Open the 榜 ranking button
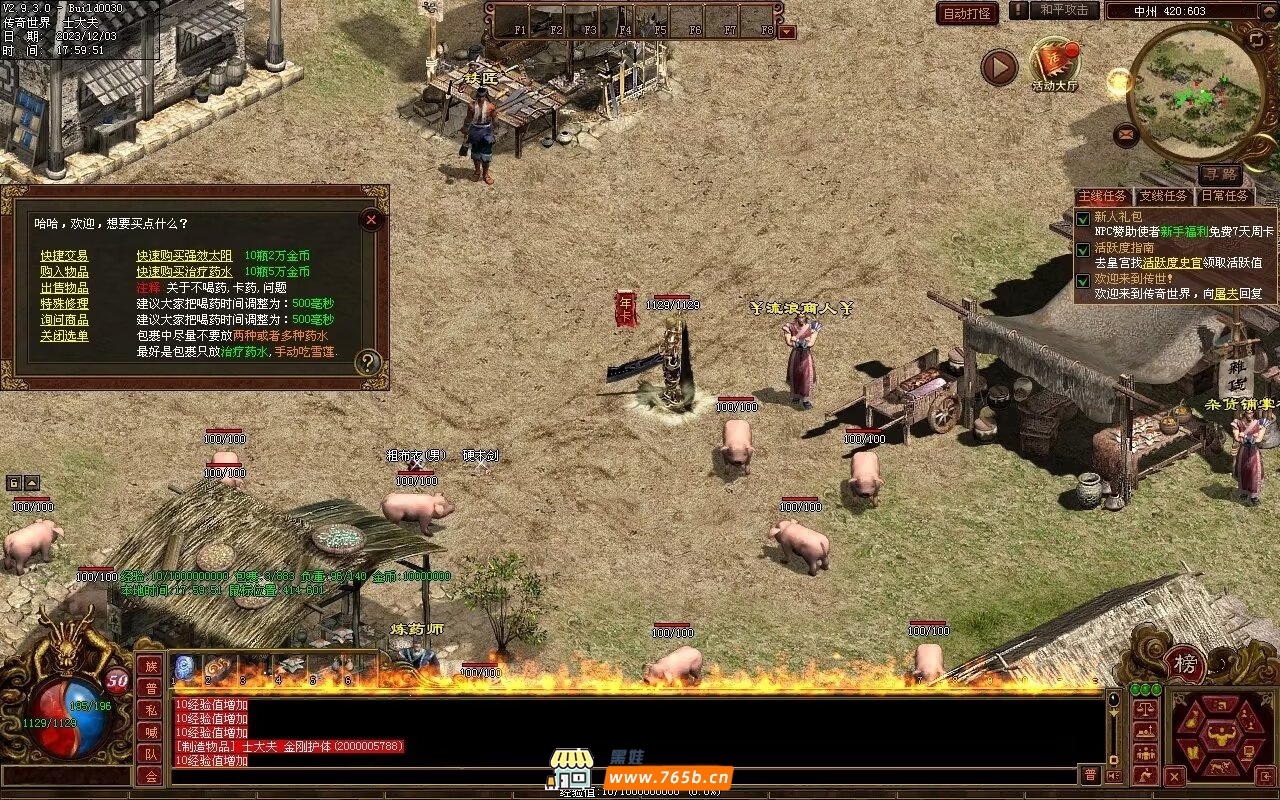Viewport: 1280px width, 800px height. pyautogui.click(x=1185, y=664)
